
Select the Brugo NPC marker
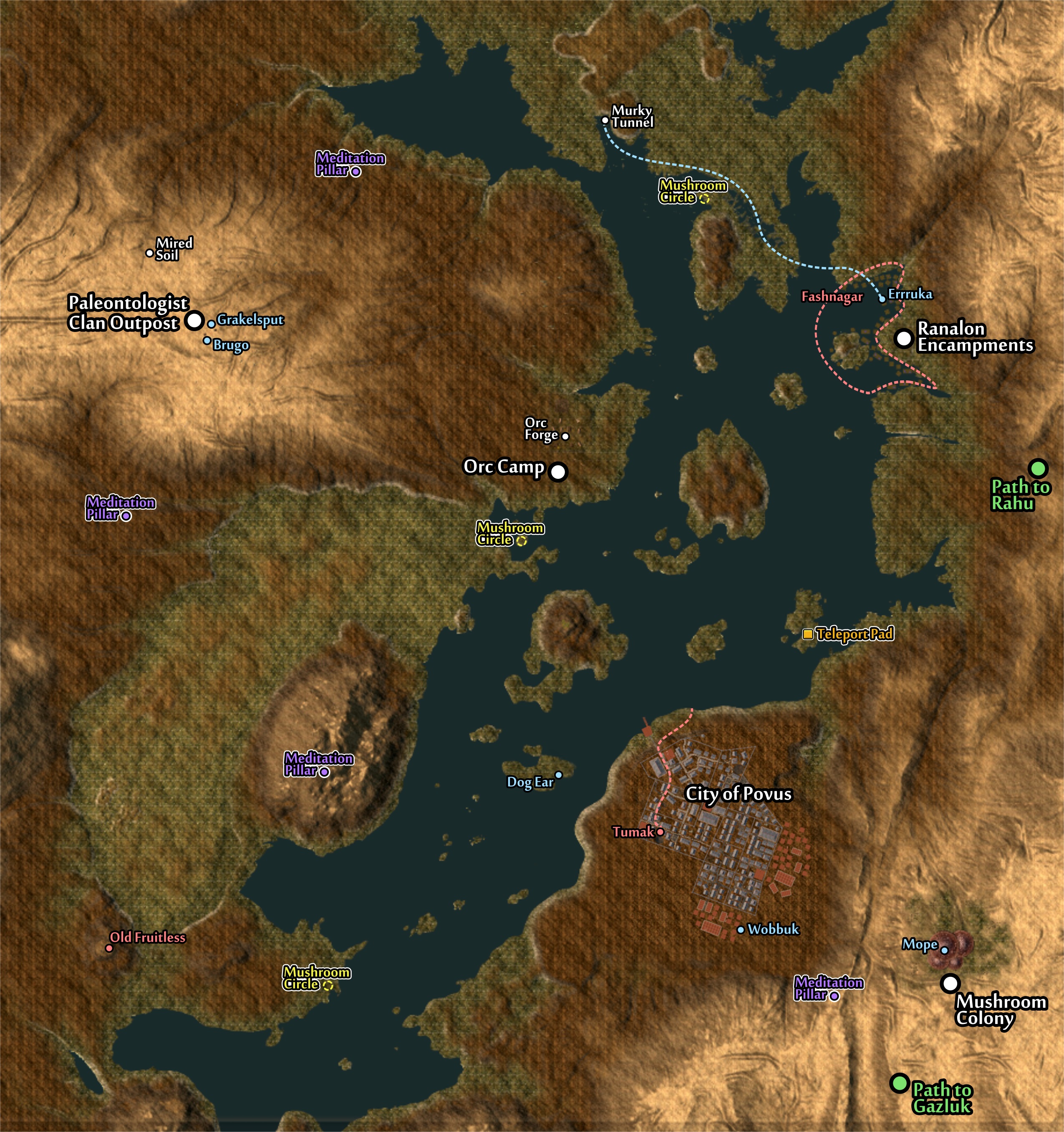click(x=207, y=340)
